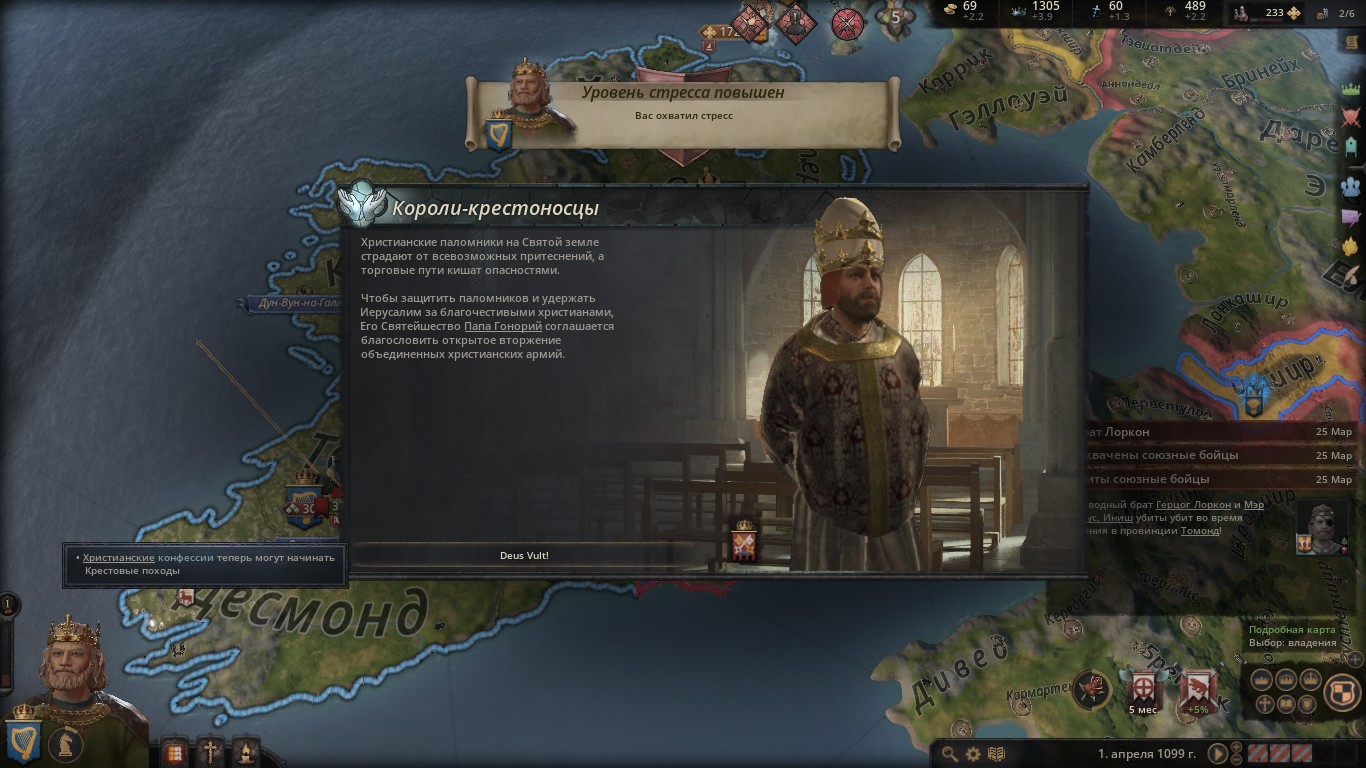The width and height of the screenshot is (1366, 768).
Task: Open the magnifying glass search
Action: point(949,754)
